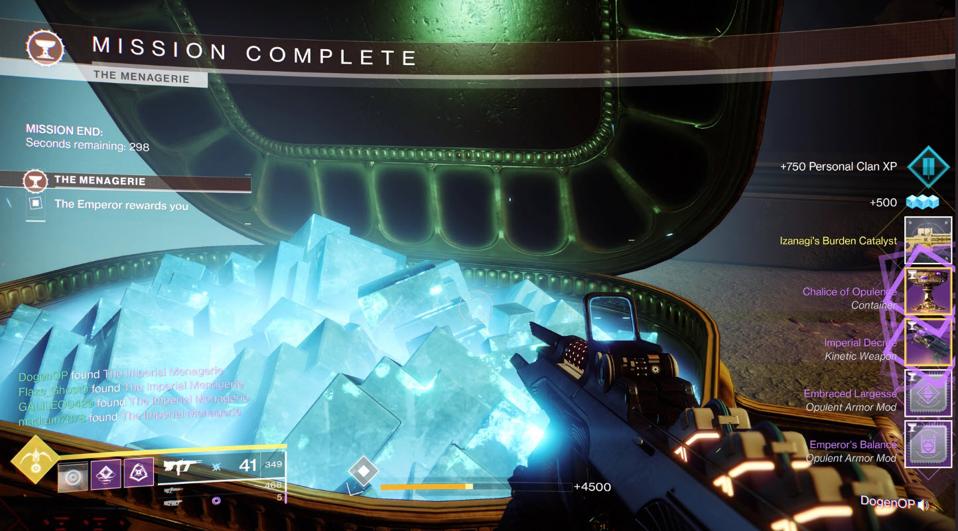The image size is (958, 531).
Task: Select the white diamond XP rank icon
Action: (x=364, y=470)
